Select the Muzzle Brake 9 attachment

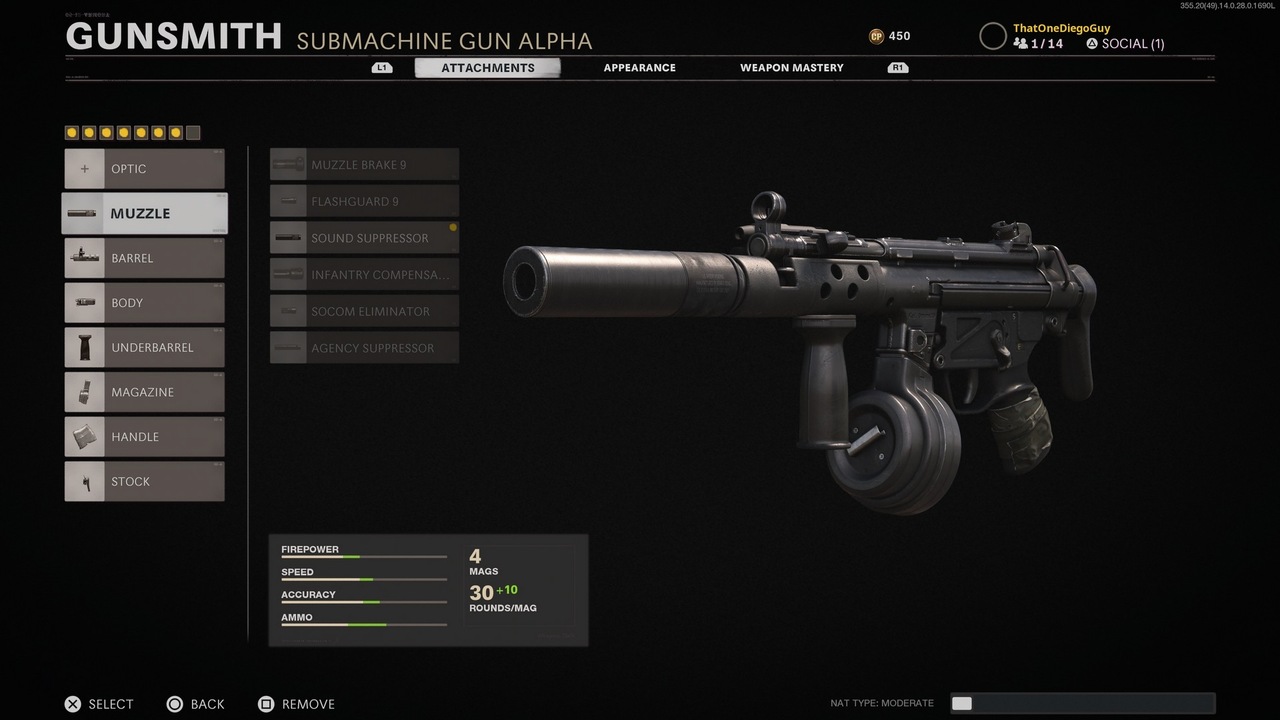pos(364,164)
